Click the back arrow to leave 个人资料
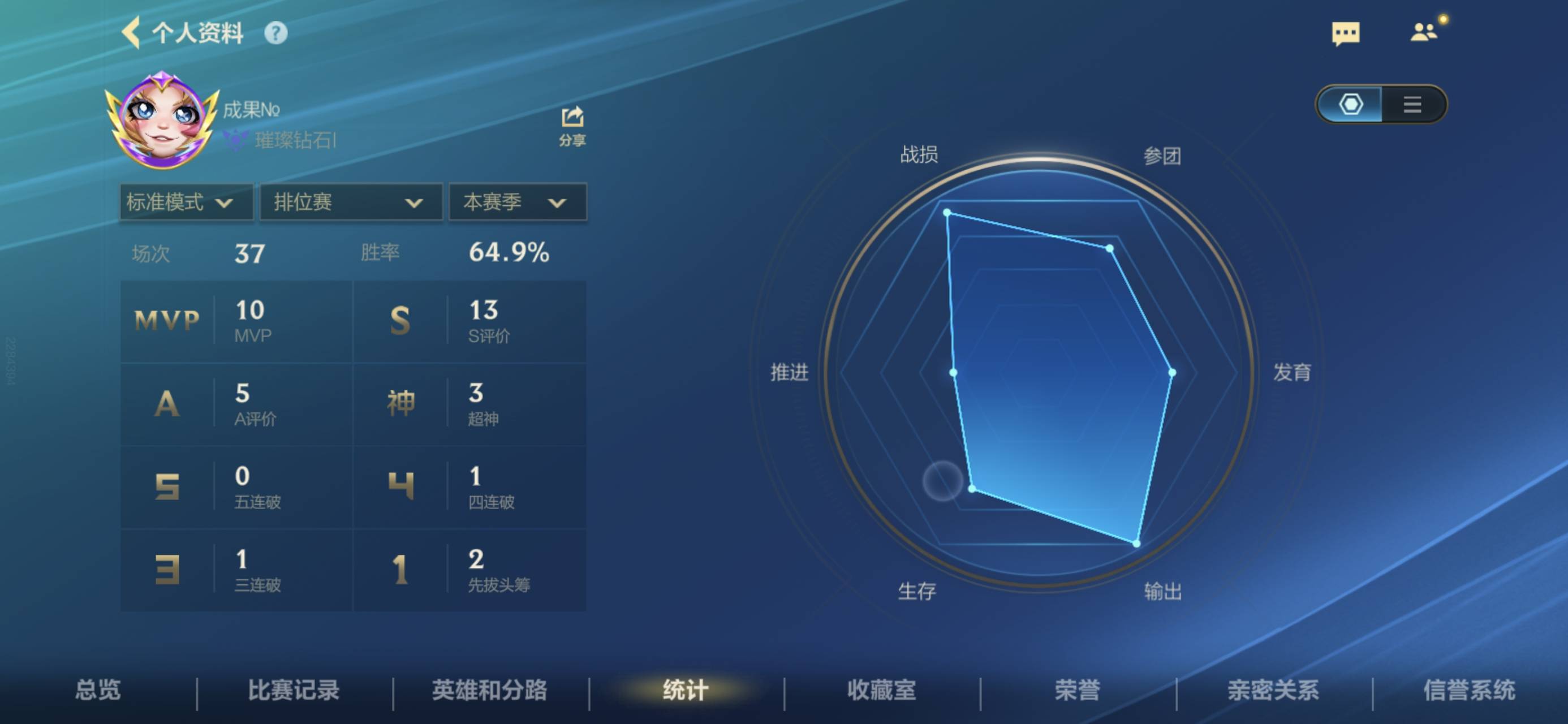 pos(133,33)
